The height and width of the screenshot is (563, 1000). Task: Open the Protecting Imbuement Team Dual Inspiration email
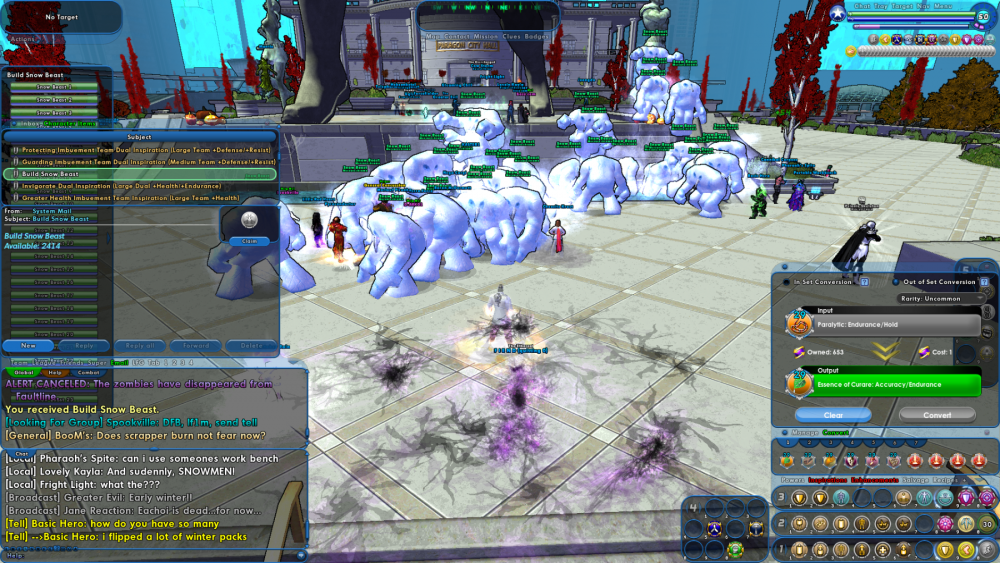pos(140,150)
